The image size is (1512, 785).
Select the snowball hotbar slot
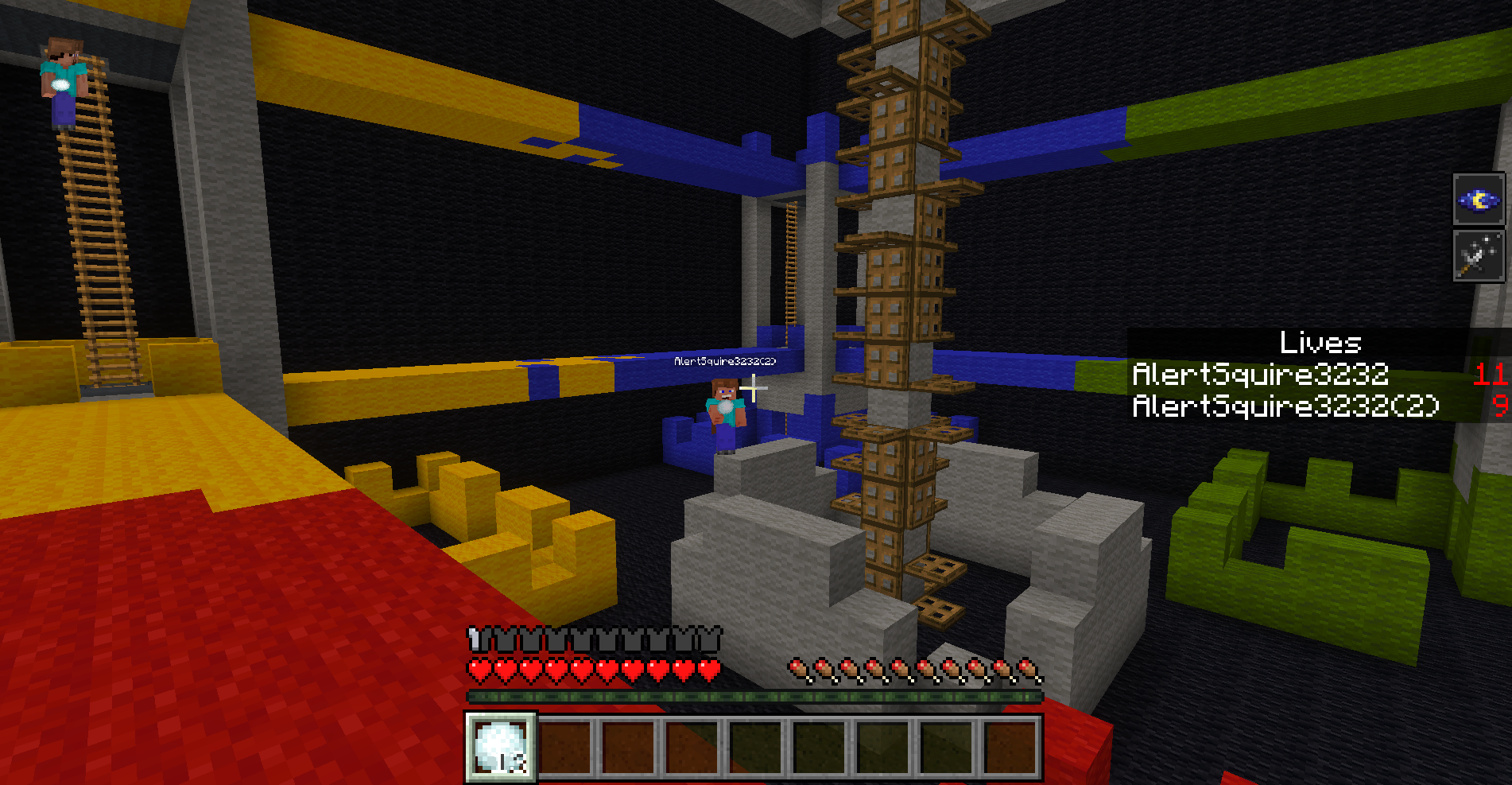tap(501, 746)
